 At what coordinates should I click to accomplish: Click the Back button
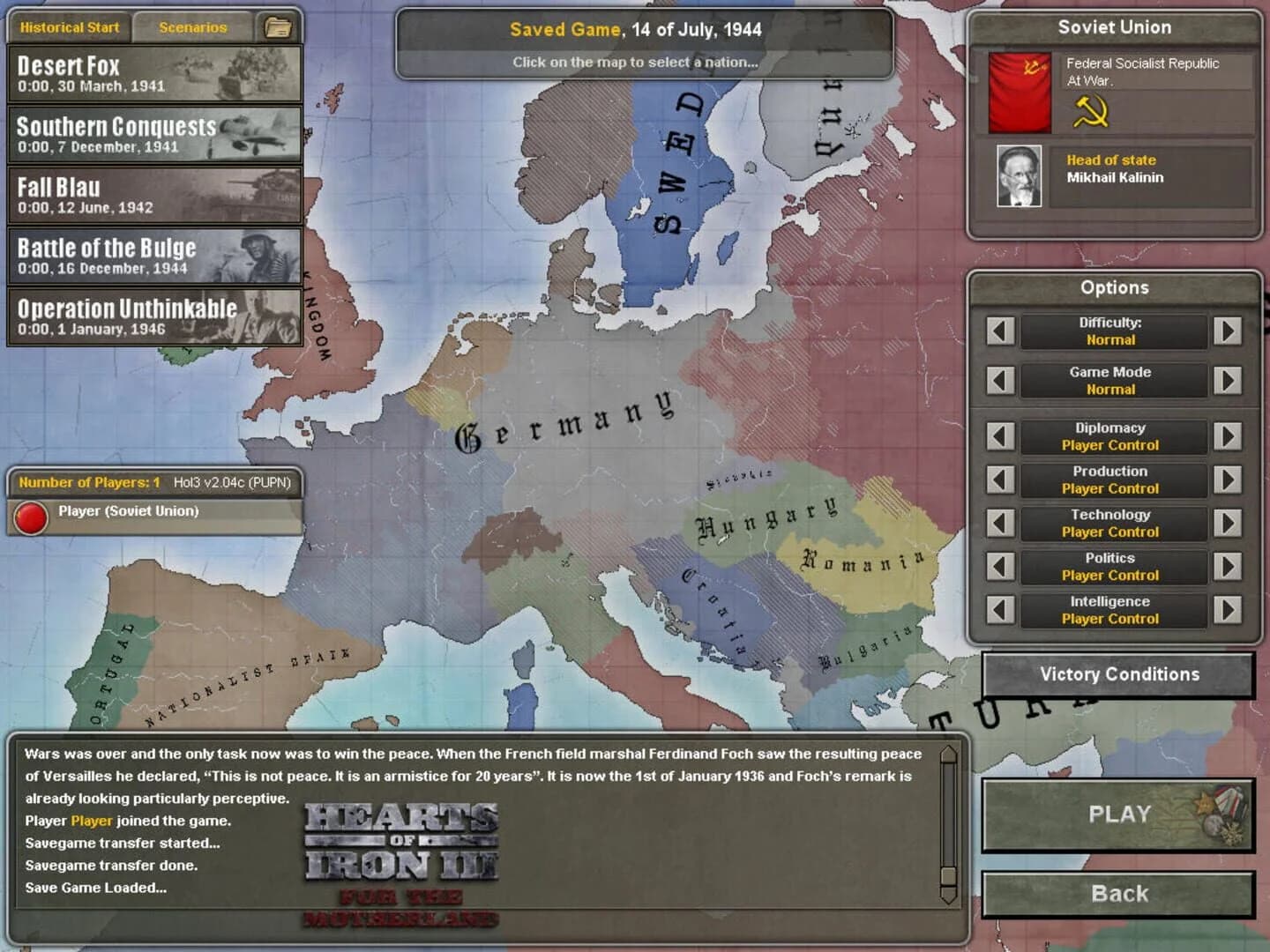pos(1118,893)
